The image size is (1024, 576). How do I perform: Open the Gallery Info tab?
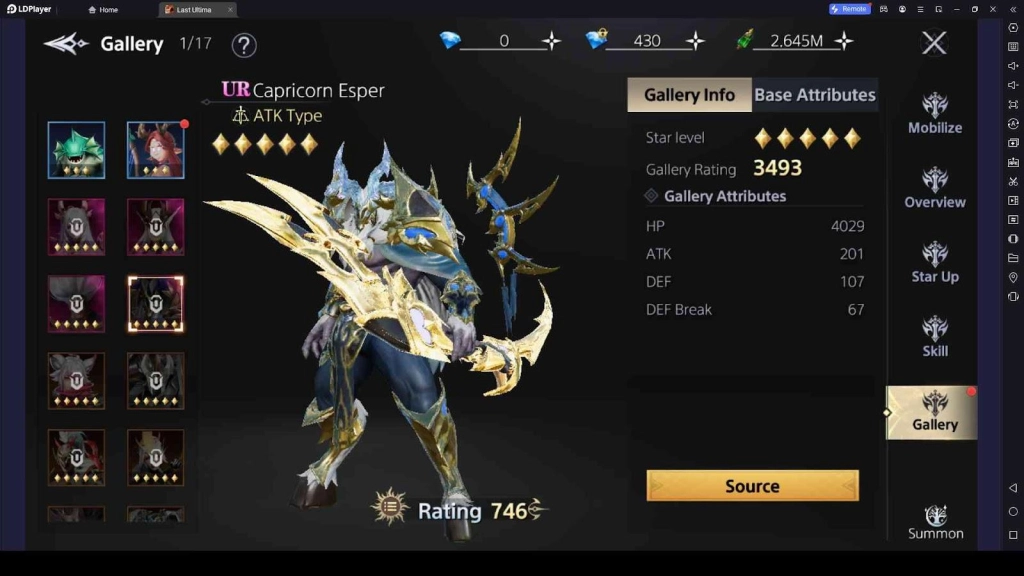689,95
